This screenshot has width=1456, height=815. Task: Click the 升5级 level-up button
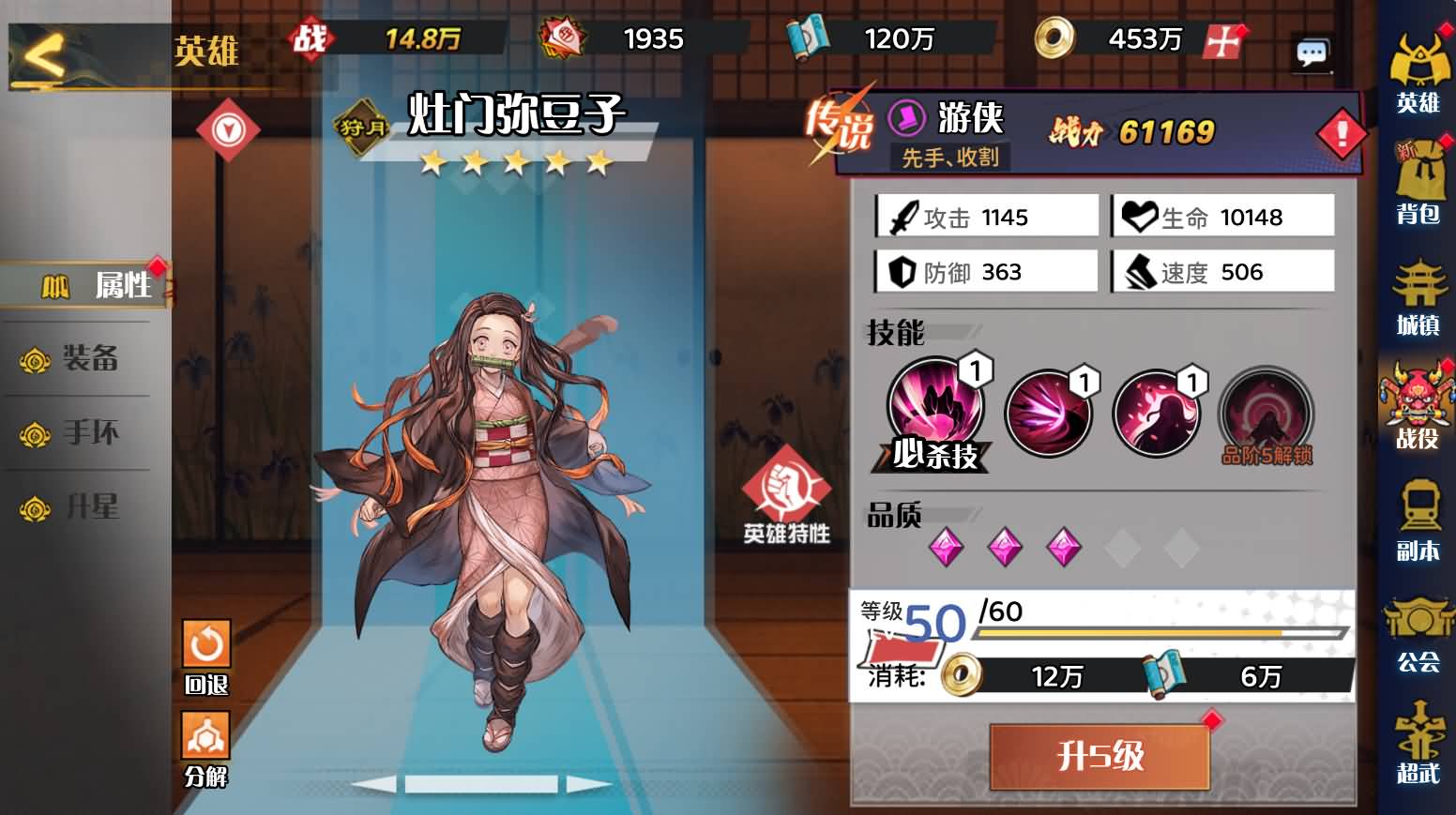[1100, 756]
